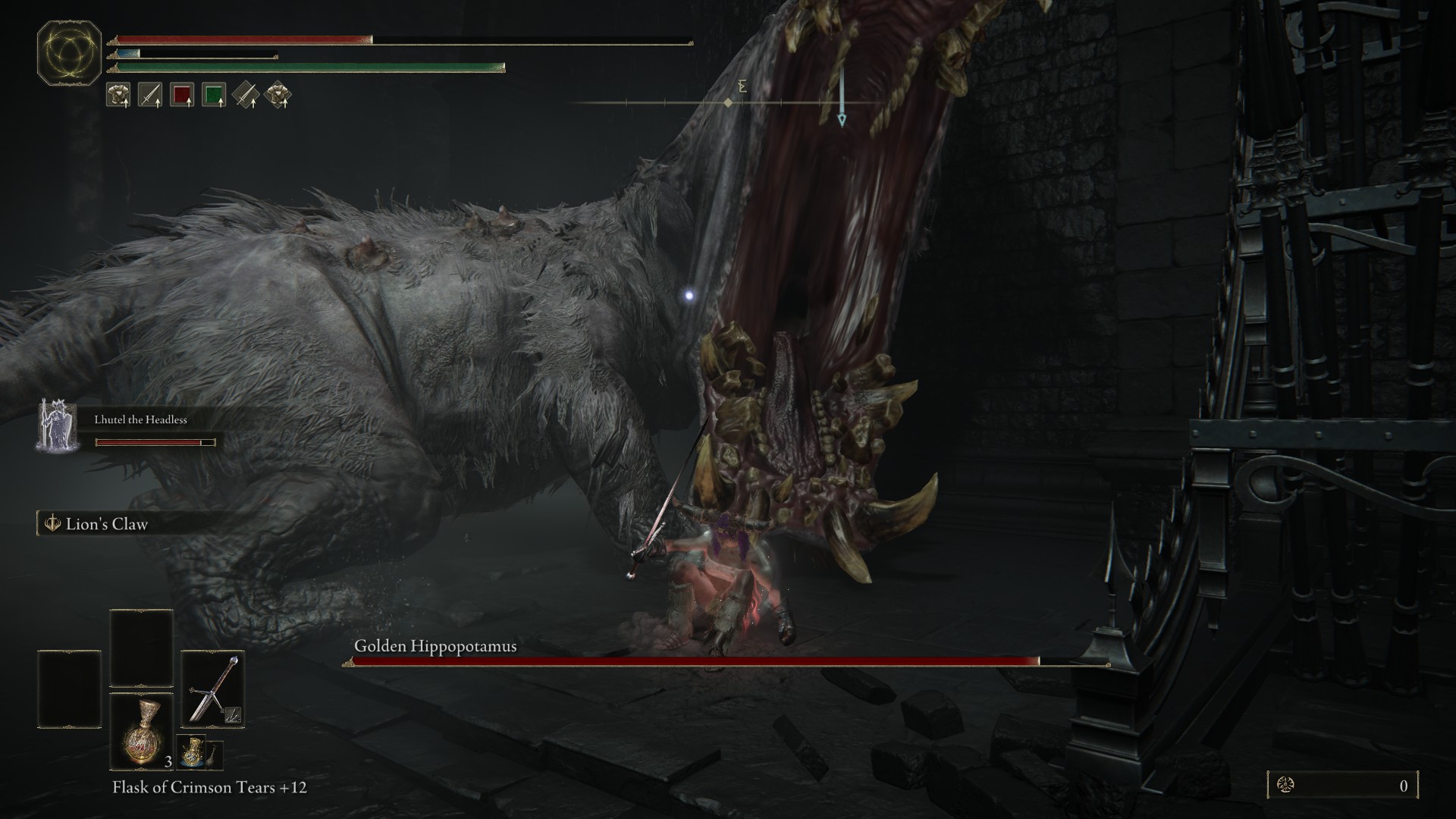Viewport: 1456px width, 819px height.
Task: Click the glowing Great Rune emblem
Action: point(69,52)
